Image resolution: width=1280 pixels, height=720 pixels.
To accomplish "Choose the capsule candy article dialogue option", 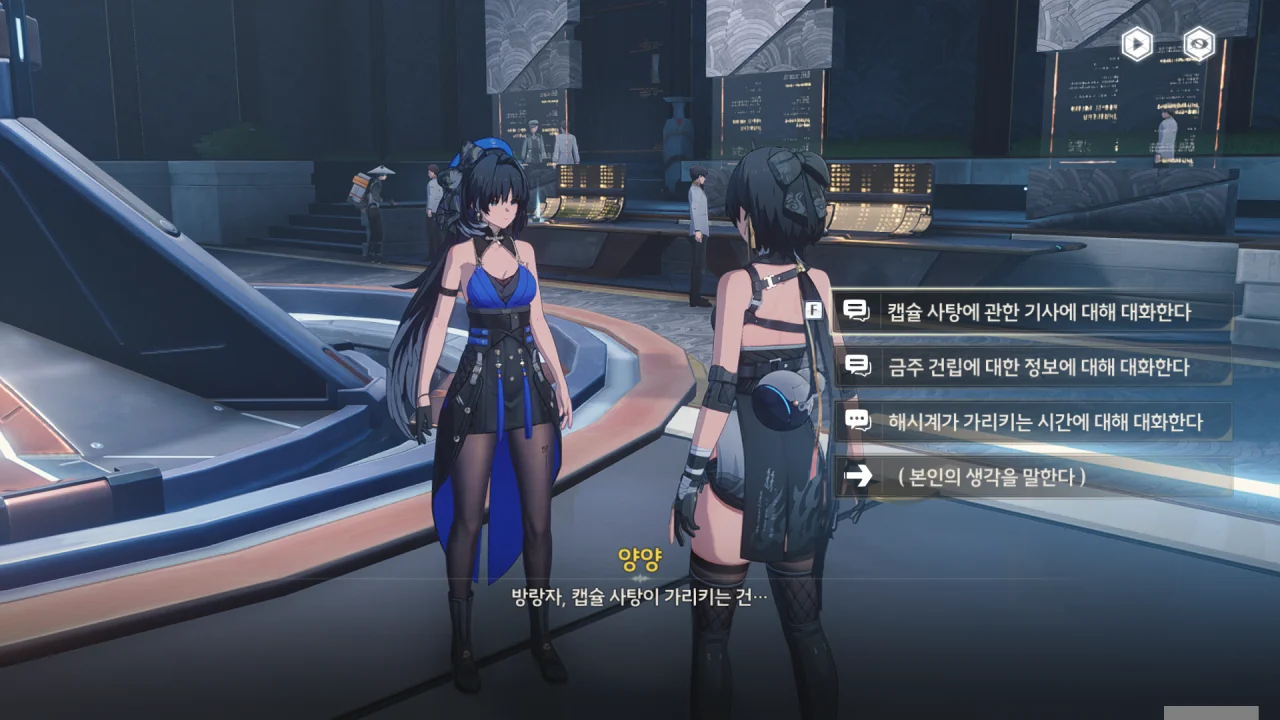I will pyautogui.click(x=1038, y=312).
